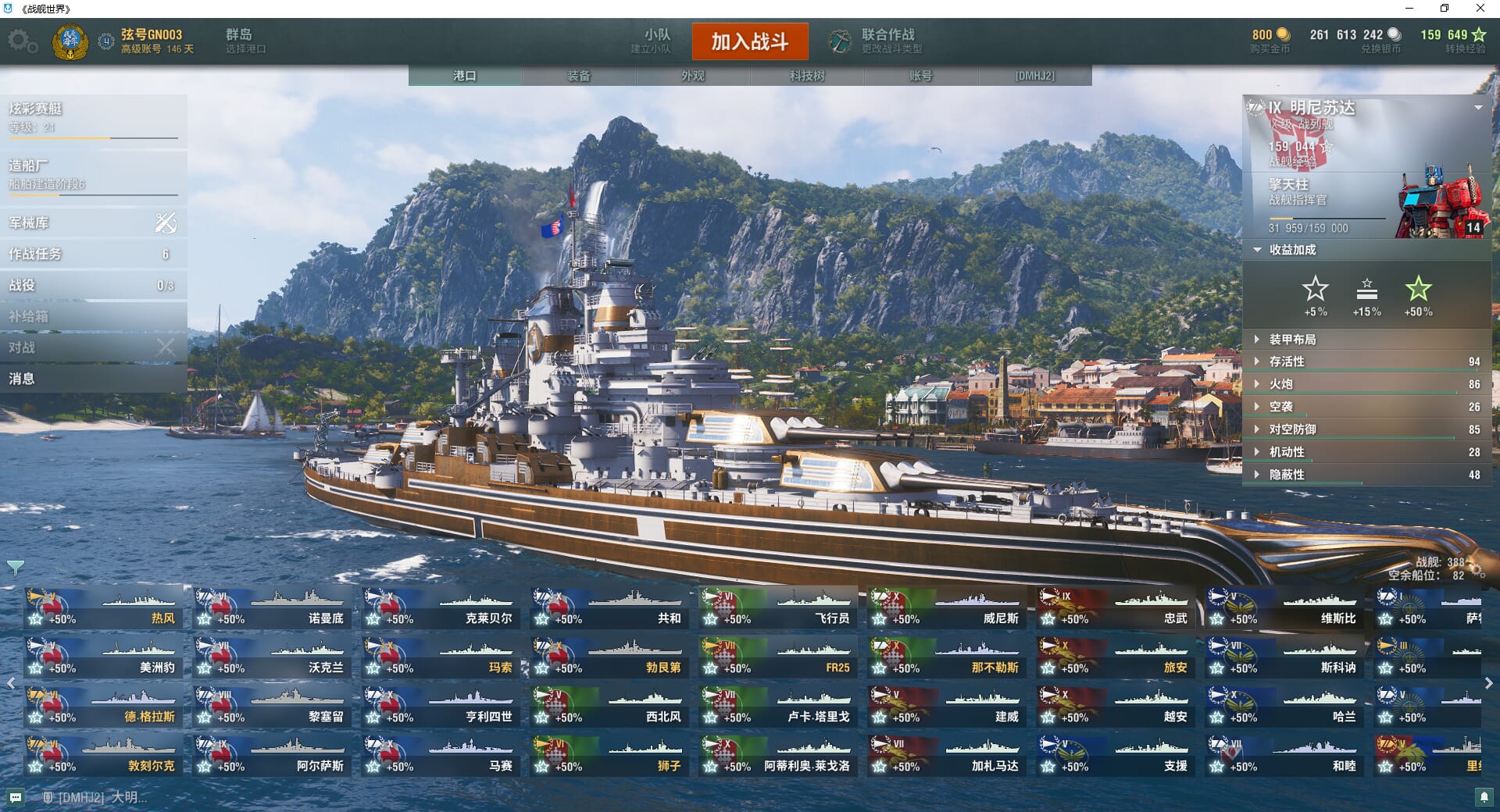Viewport: 1500px width, 812px height.
Task: Open the 军械库 armory menu
Action: pos(93,223)
